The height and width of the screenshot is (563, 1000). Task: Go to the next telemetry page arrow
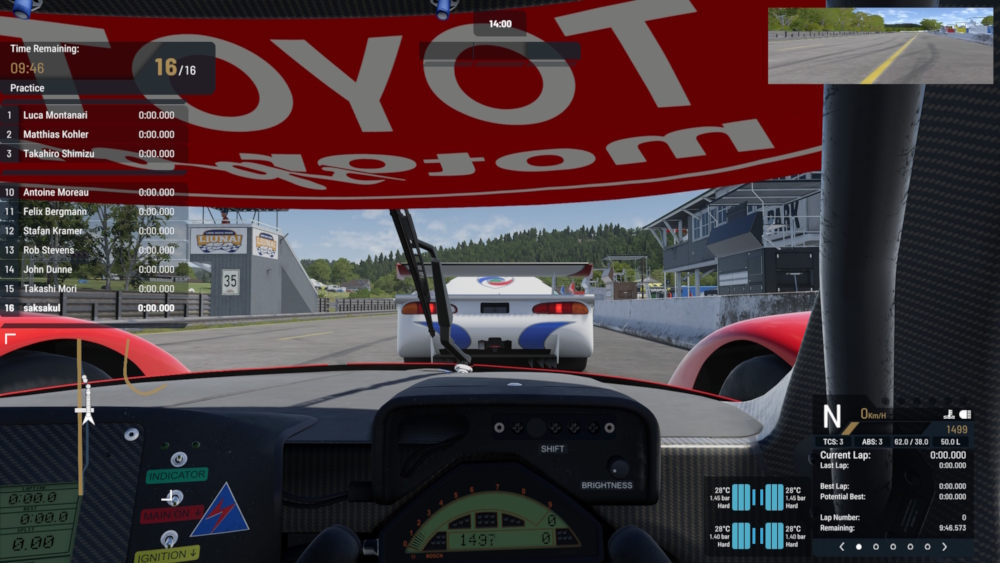coord(944,547)
